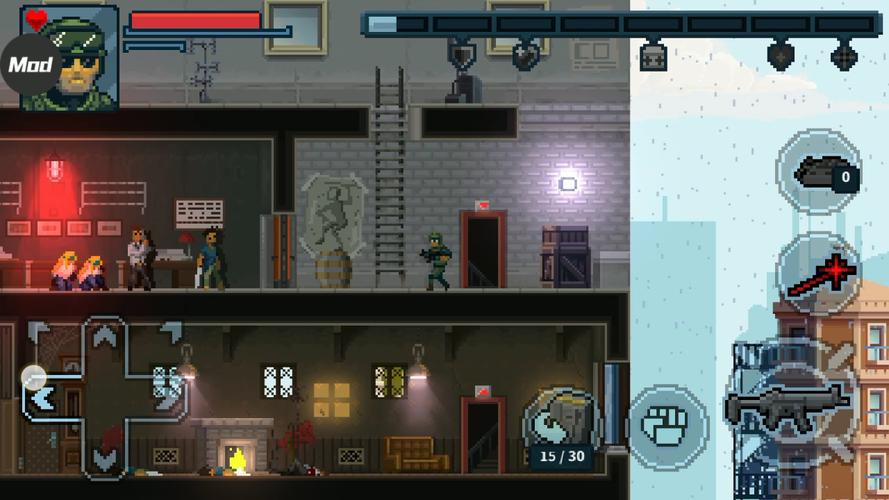Tap the Mod overlay button
The width and height of the screenshot is (889, 500).
[x=30, y=66]
